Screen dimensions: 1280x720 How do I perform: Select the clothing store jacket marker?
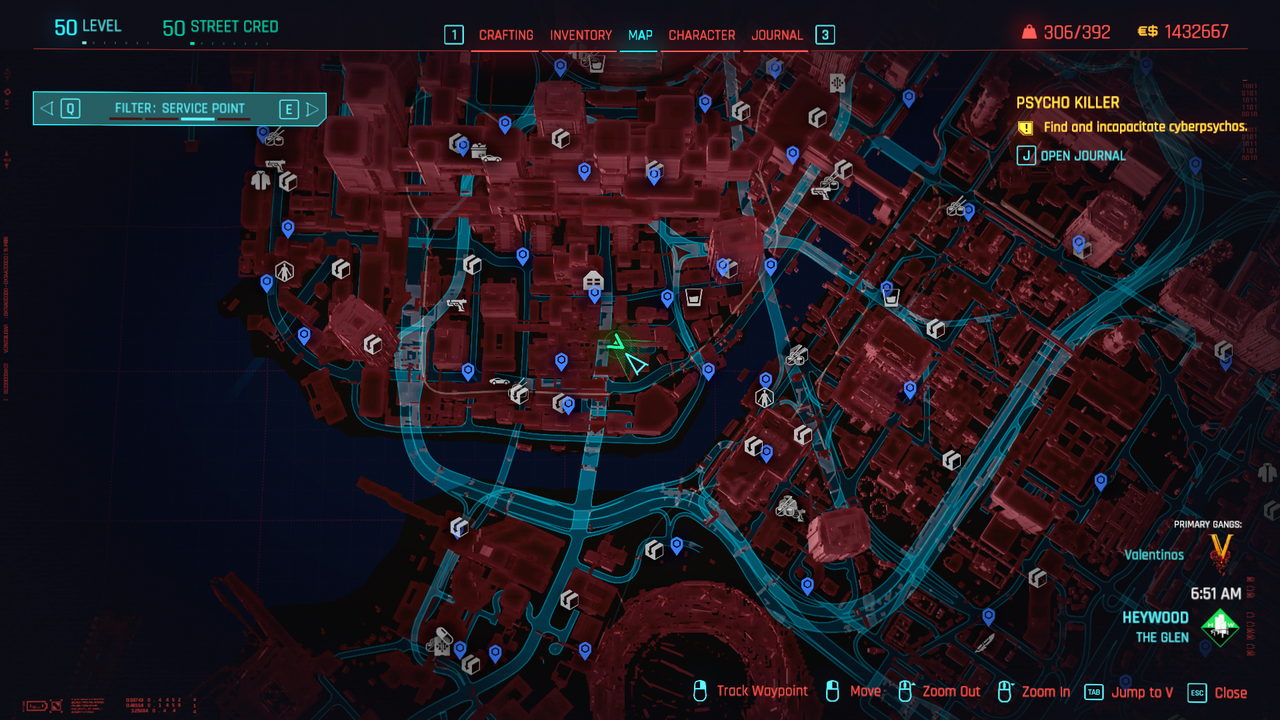(261, 181)
